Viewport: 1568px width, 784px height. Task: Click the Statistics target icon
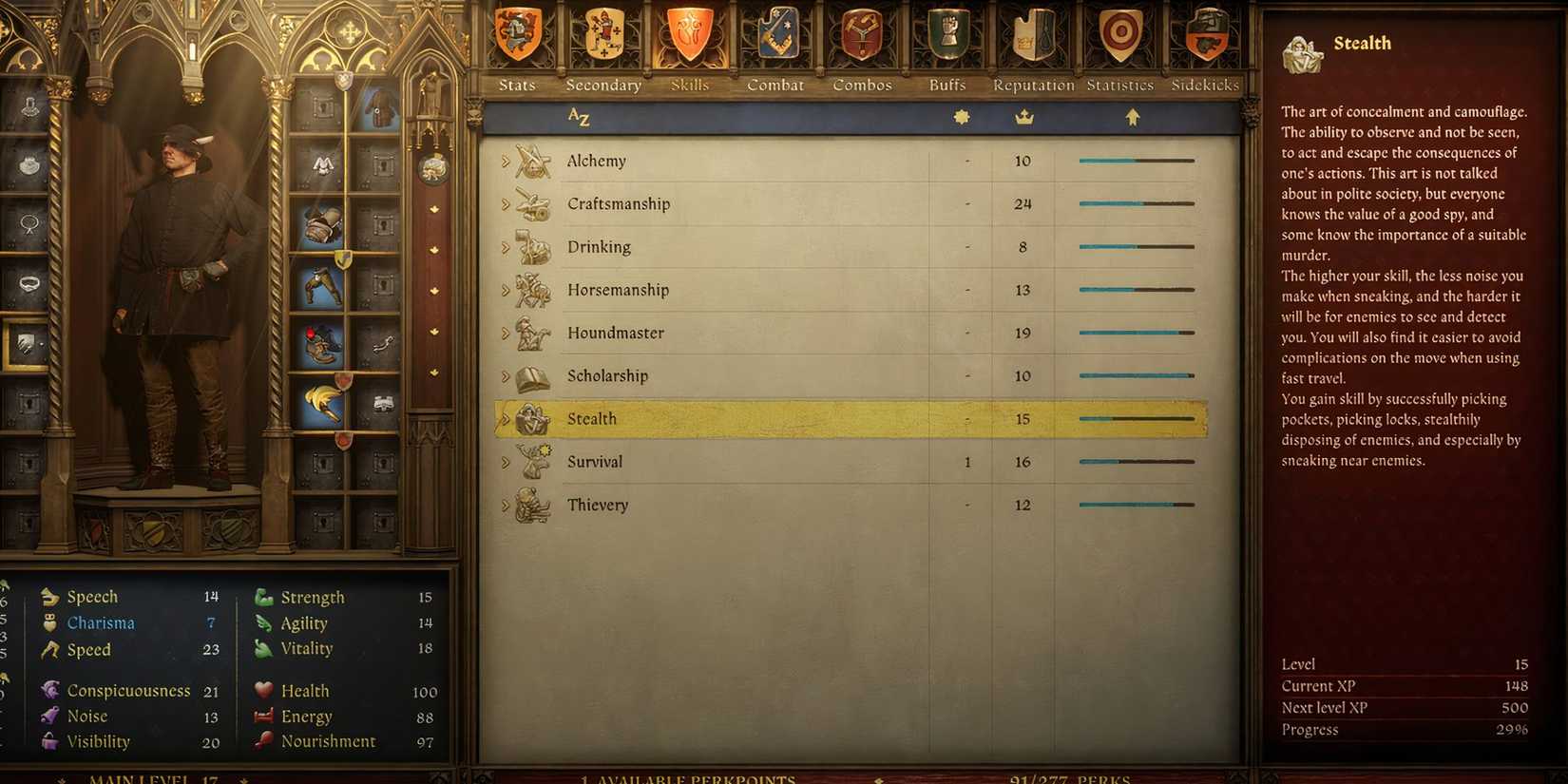click(x=1118, y=33)
